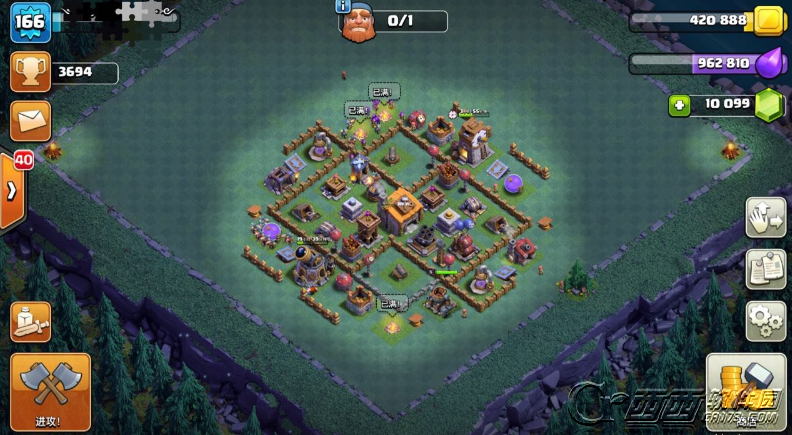This screenshot has width=792, height=435.
Task: Open the shop with the gold-and-hammer button
Action: [746, 390]
